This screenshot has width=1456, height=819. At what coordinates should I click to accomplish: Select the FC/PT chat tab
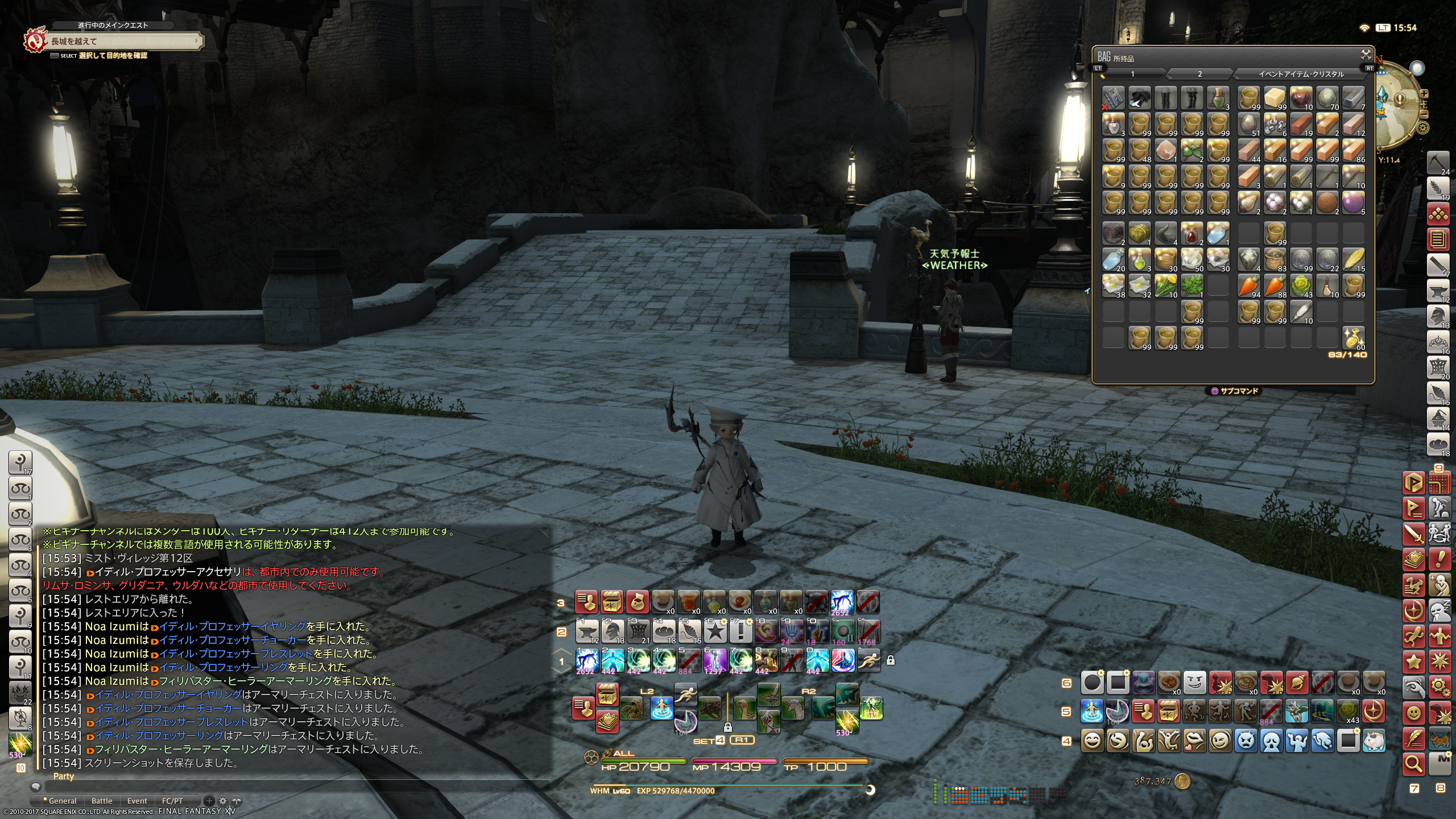(172, 801)
